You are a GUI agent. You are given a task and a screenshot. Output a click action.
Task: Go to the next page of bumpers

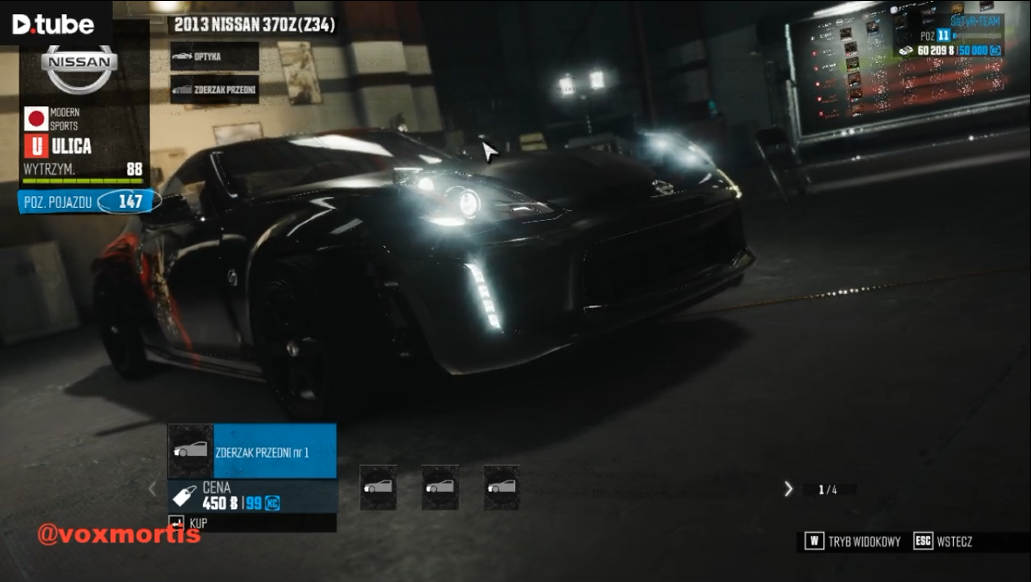tap(788, 489)
